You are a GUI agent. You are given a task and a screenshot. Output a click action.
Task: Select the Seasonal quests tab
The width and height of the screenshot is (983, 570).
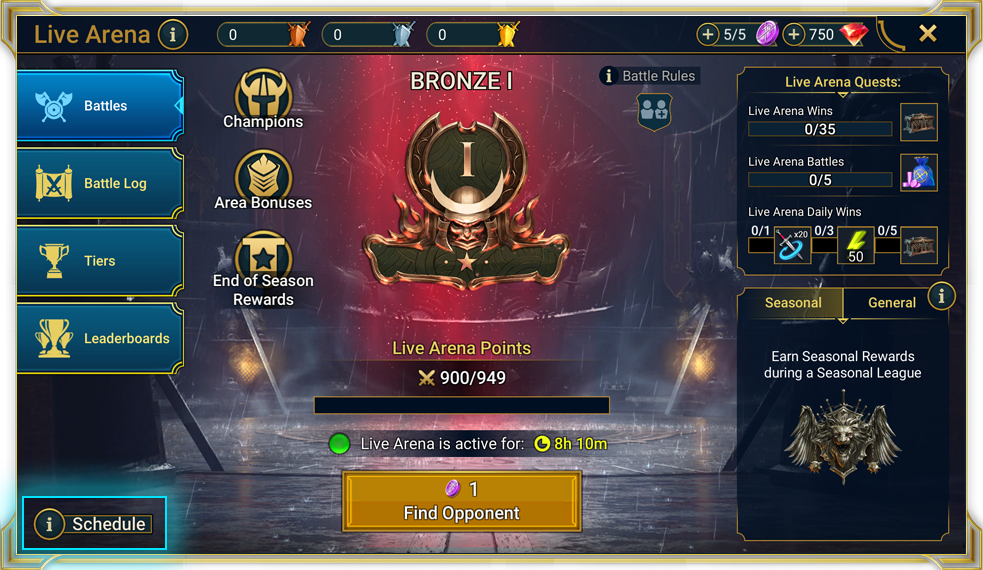(793, 302)
